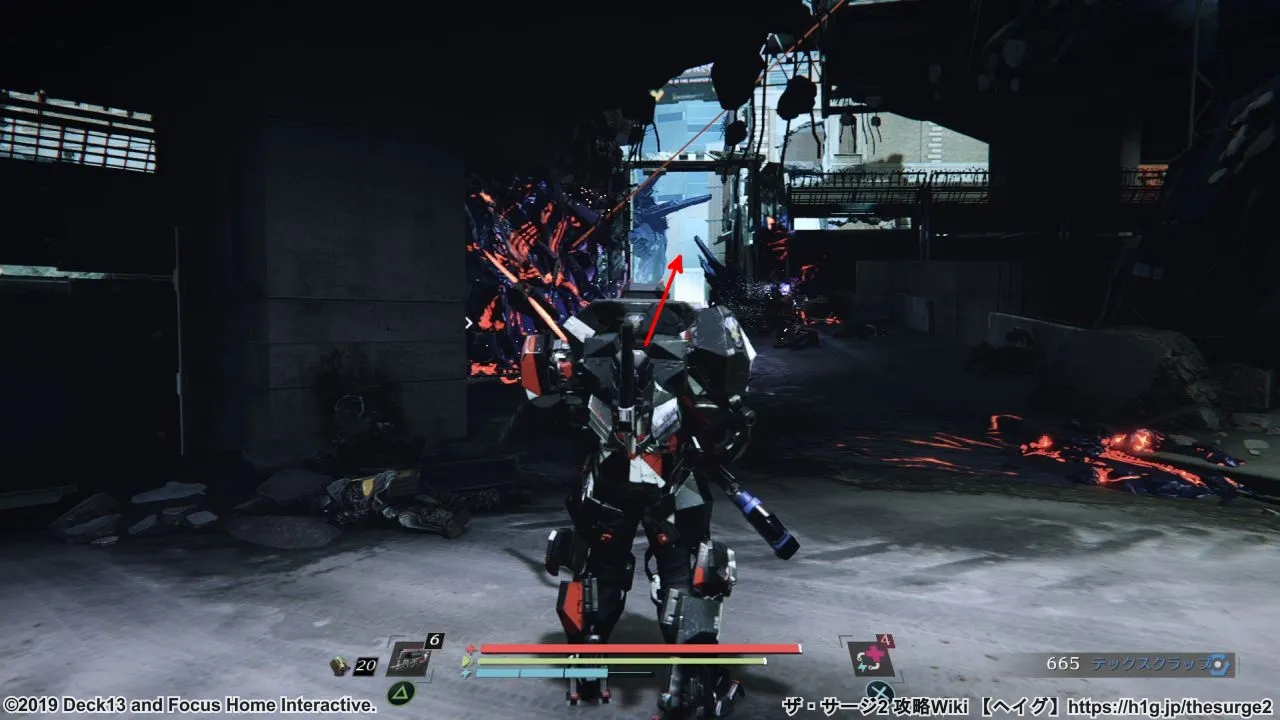Image resolution: width=1280 pixels, height=720 pixels.
Task: Open the h1g.jp thesurge2 wiki link
Action: tap(1169, 707)
